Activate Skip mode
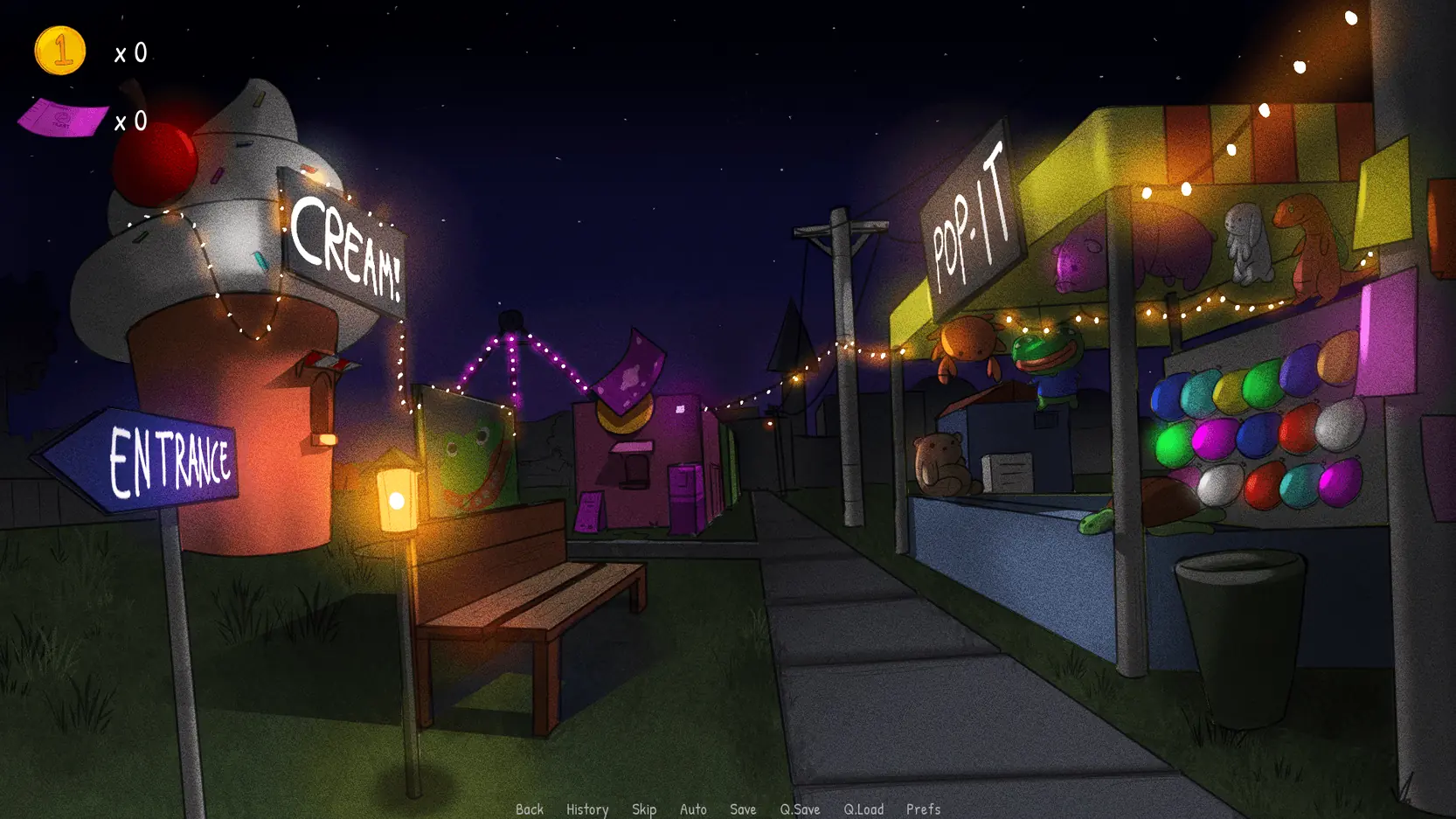Viewport: 1456px width, 819px height. 644,809
